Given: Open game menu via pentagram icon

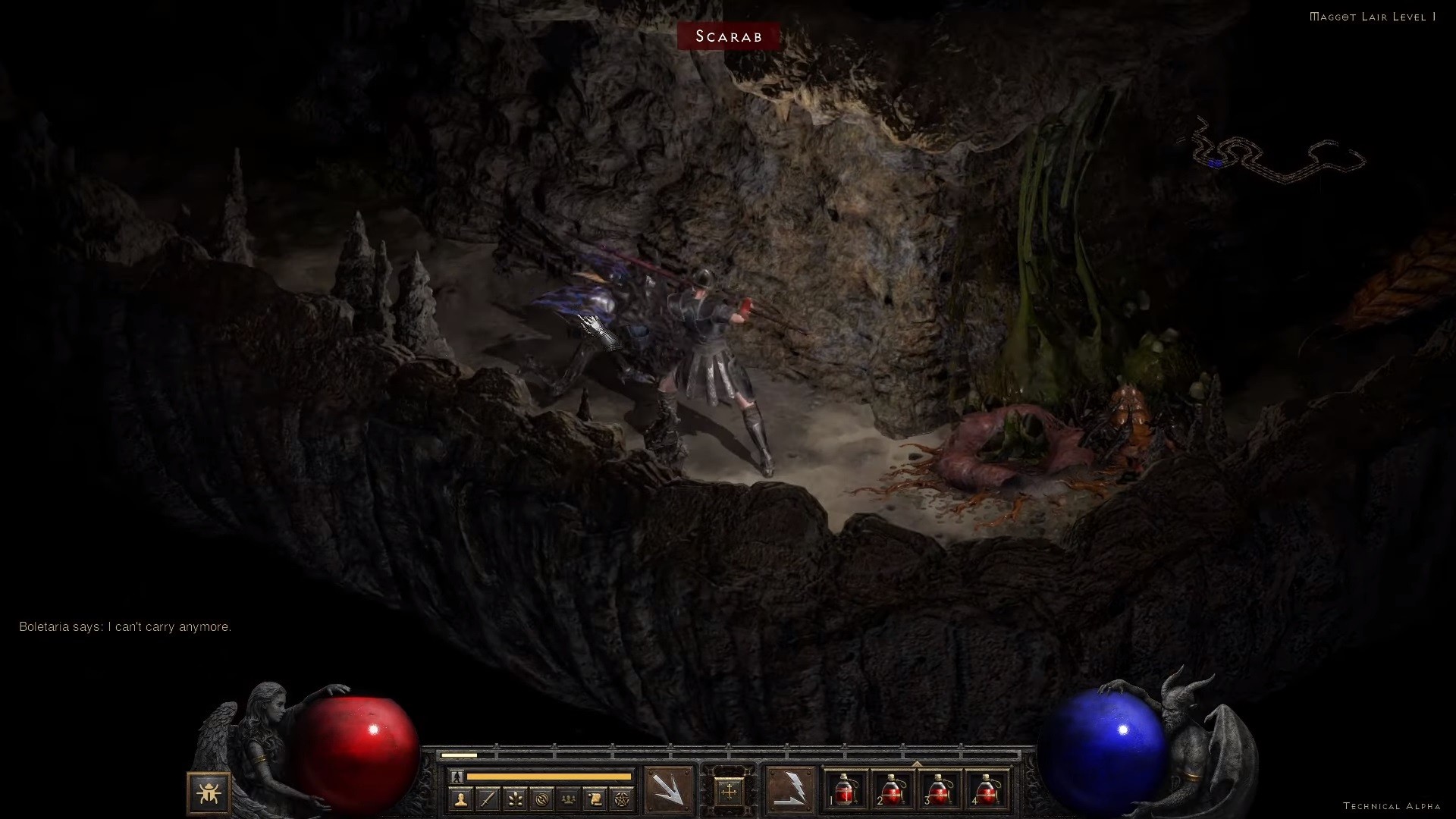Looking at the screenshot, I should (x=621, y=799).
